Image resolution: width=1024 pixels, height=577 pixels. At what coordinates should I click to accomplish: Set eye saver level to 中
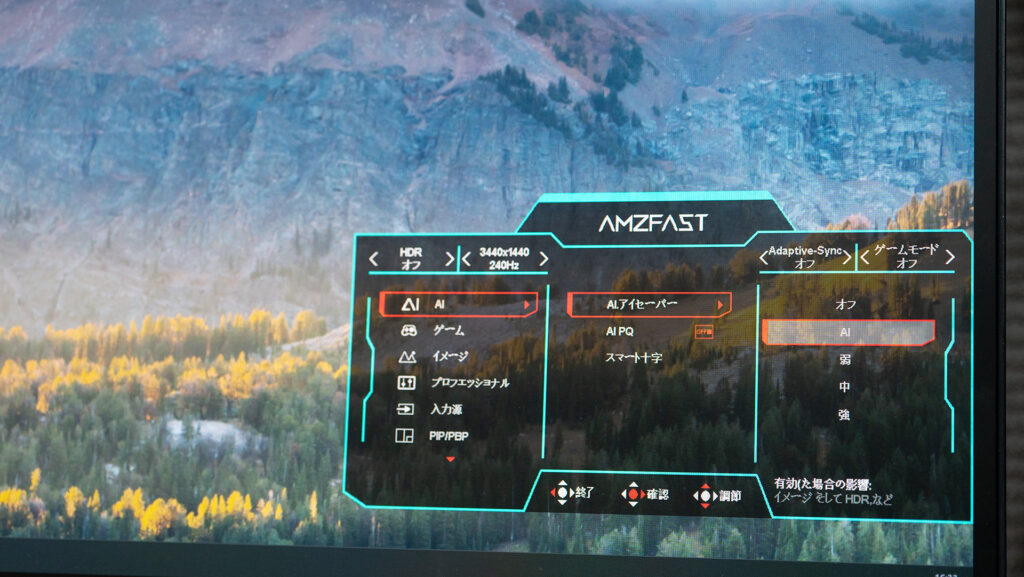[x=845, y=386]
